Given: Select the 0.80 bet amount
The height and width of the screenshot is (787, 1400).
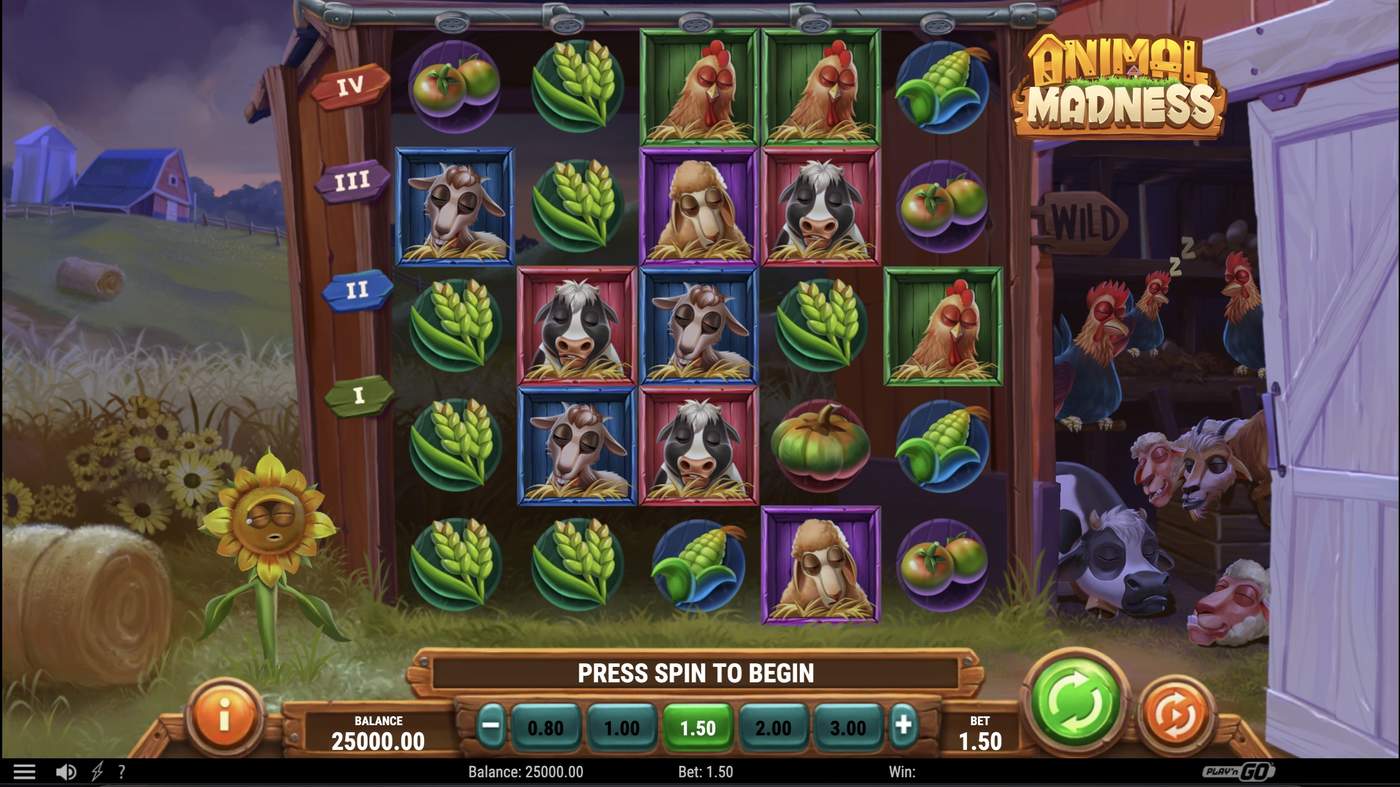Looking at the screenshot, I should pos(546,727).
